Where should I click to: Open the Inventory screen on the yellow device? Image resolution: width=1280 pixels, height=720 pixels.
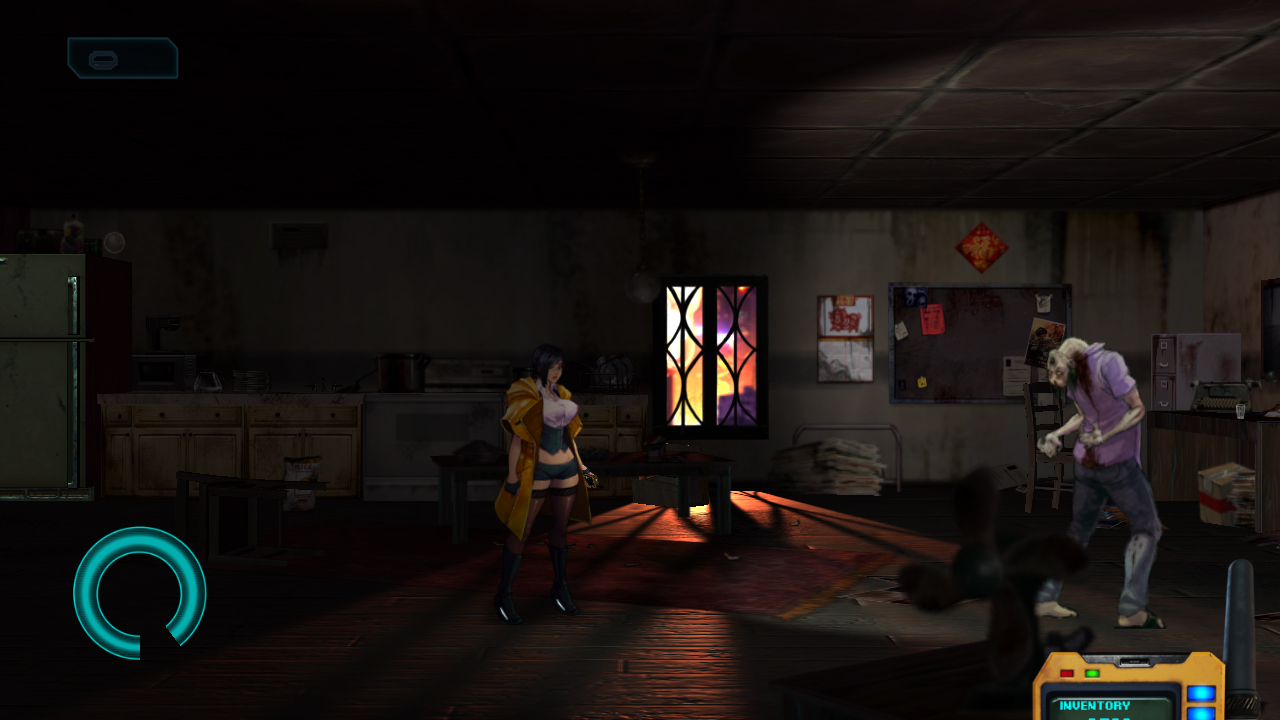pyautogui.click(x=1094, y=706)
